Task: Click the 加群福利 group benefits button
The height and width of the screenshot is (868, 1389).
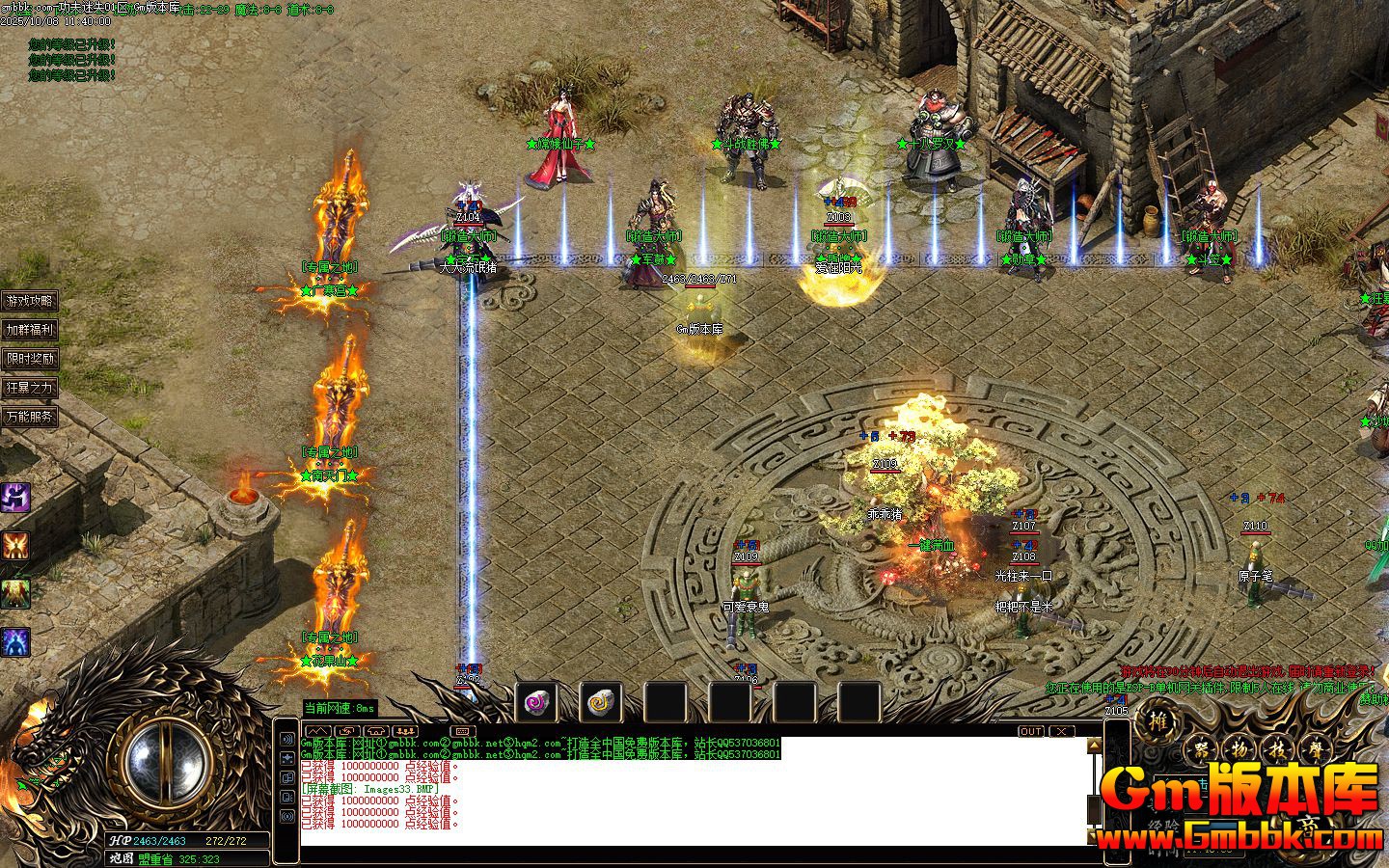Action: click(30, 330)
